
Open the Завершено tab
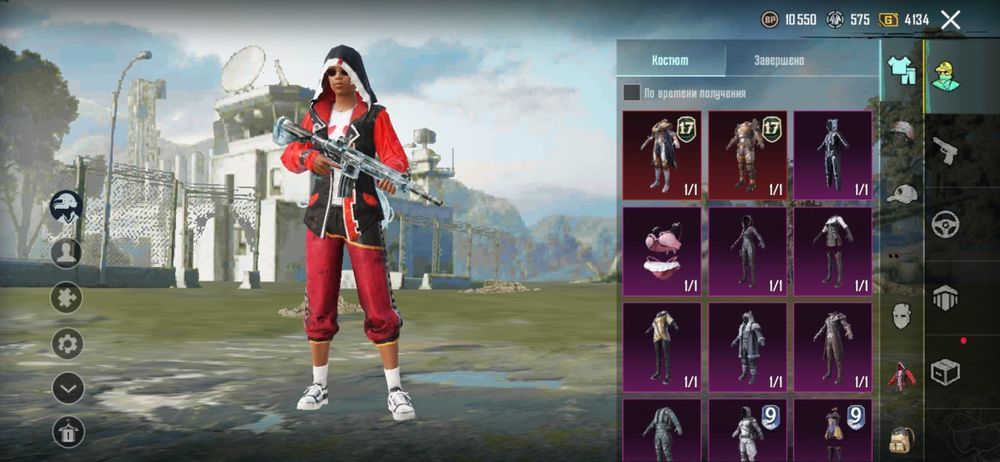coord(779,60)
